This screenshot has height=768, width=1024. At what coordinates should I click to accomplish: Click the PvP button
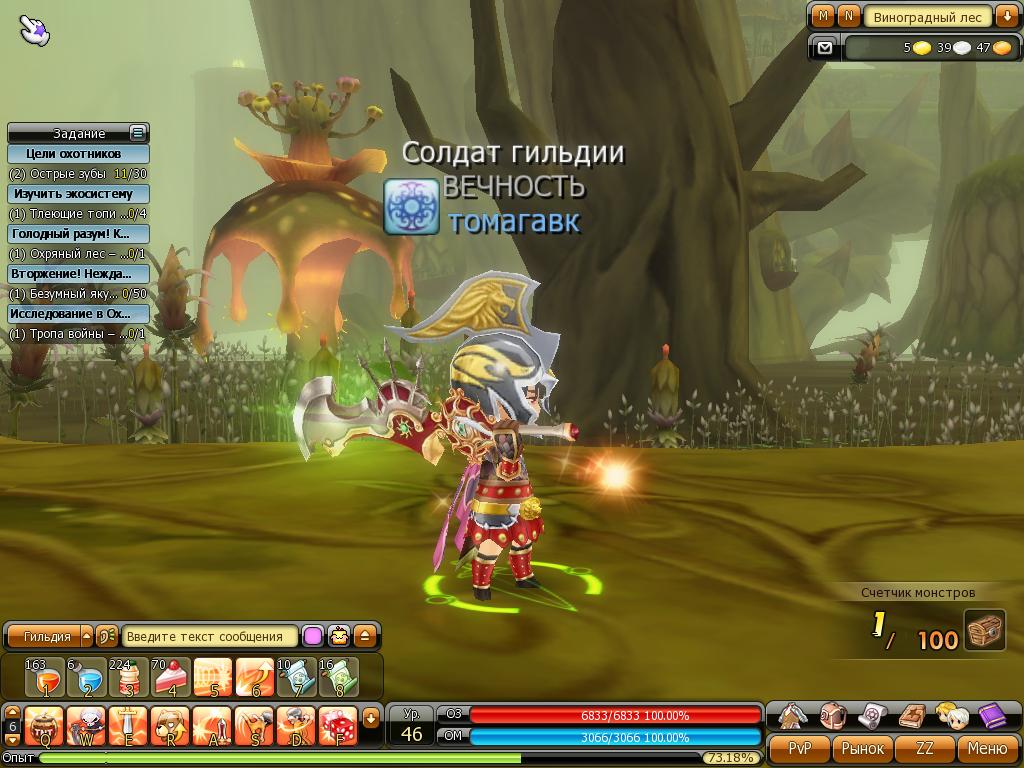(x=799, y=748)
